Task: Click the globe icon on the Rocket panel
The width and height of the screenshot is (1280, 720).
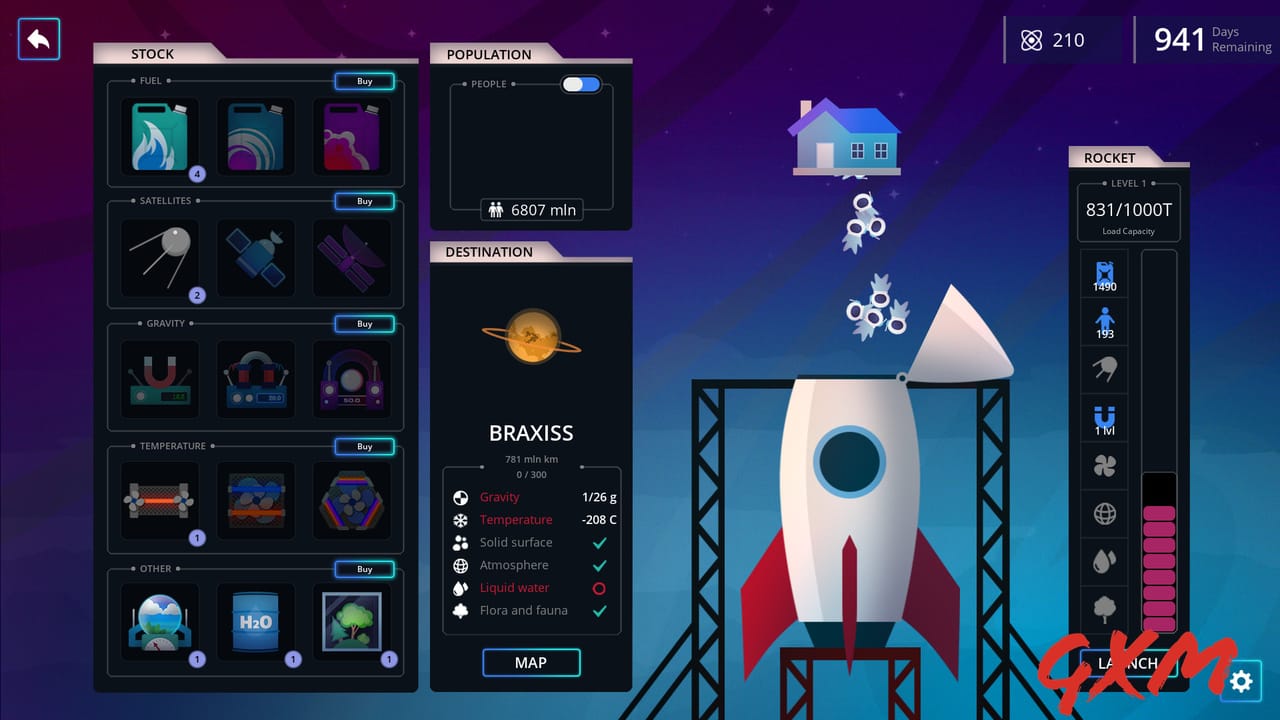Action: tap(1104, 513)
